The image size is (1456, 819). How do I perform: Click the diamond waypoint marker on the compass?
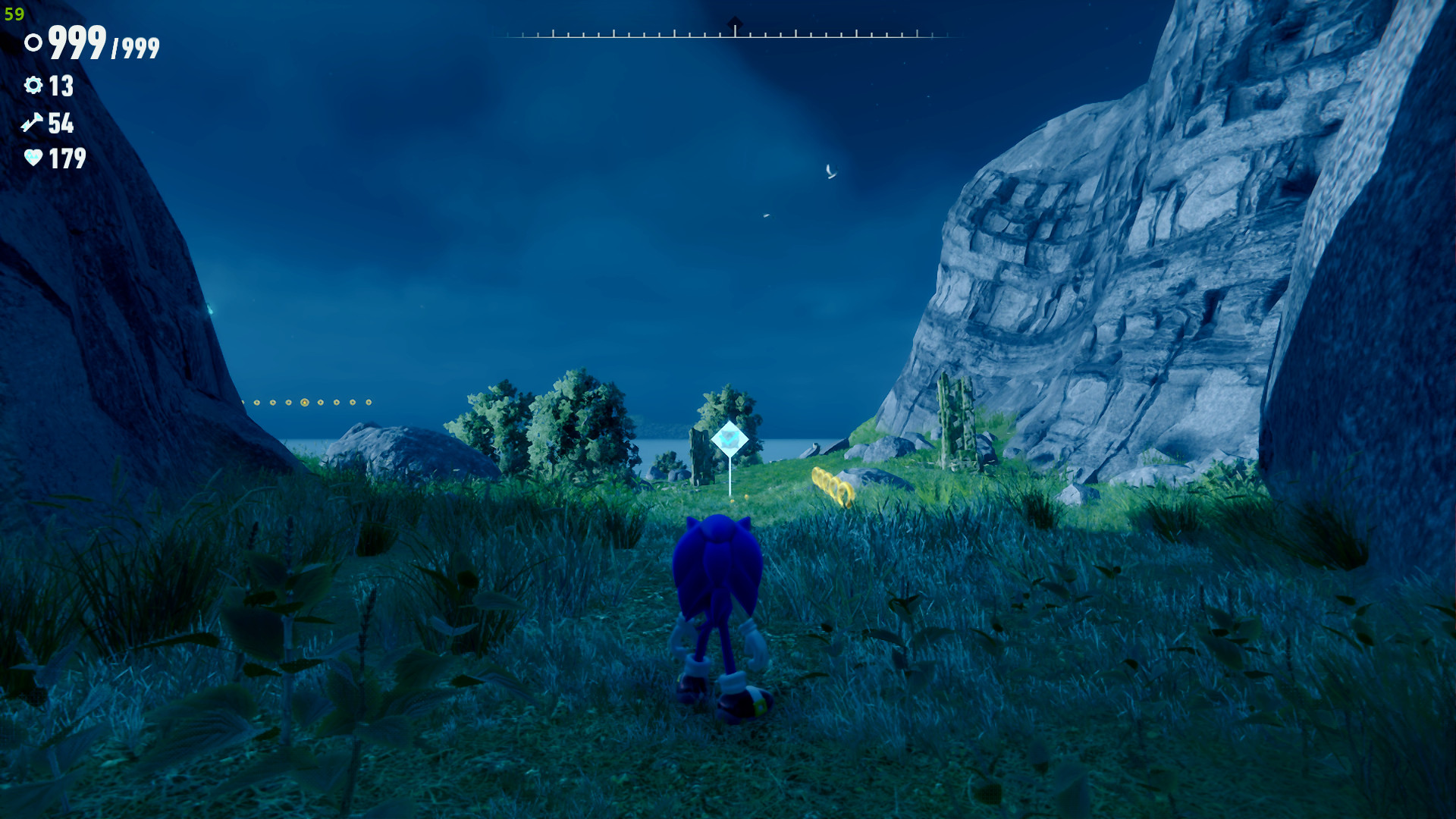click(x=734, y=20)
